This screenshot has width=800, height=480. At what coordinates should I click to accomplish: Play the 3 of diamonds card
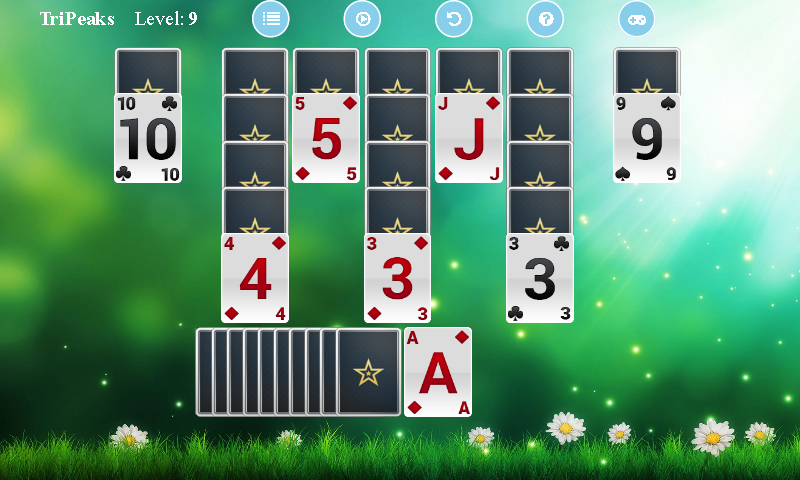(397, 279)
